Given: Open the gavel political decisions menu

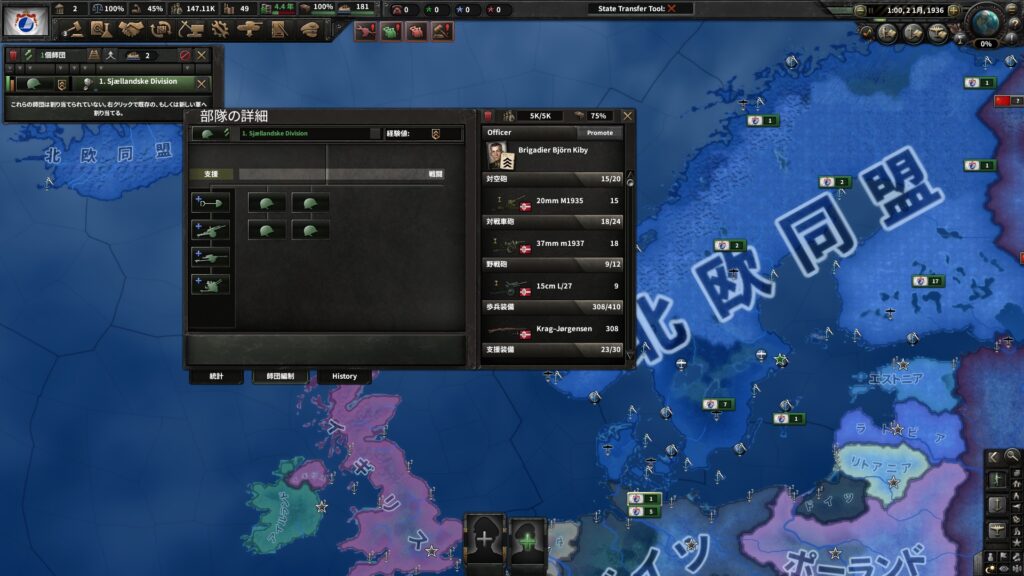Looking at the screenshot, I should (x=73, y=30).
